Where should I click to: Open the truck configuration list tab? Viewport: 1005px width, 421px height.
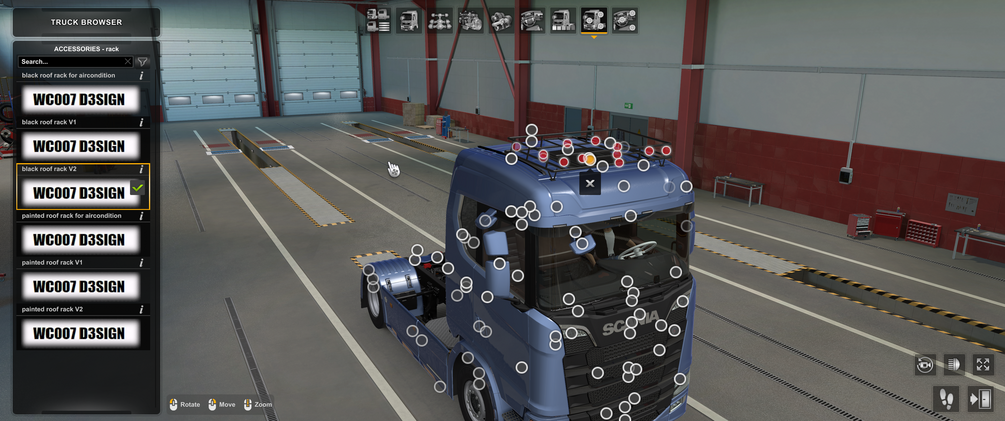pos(378,19)
